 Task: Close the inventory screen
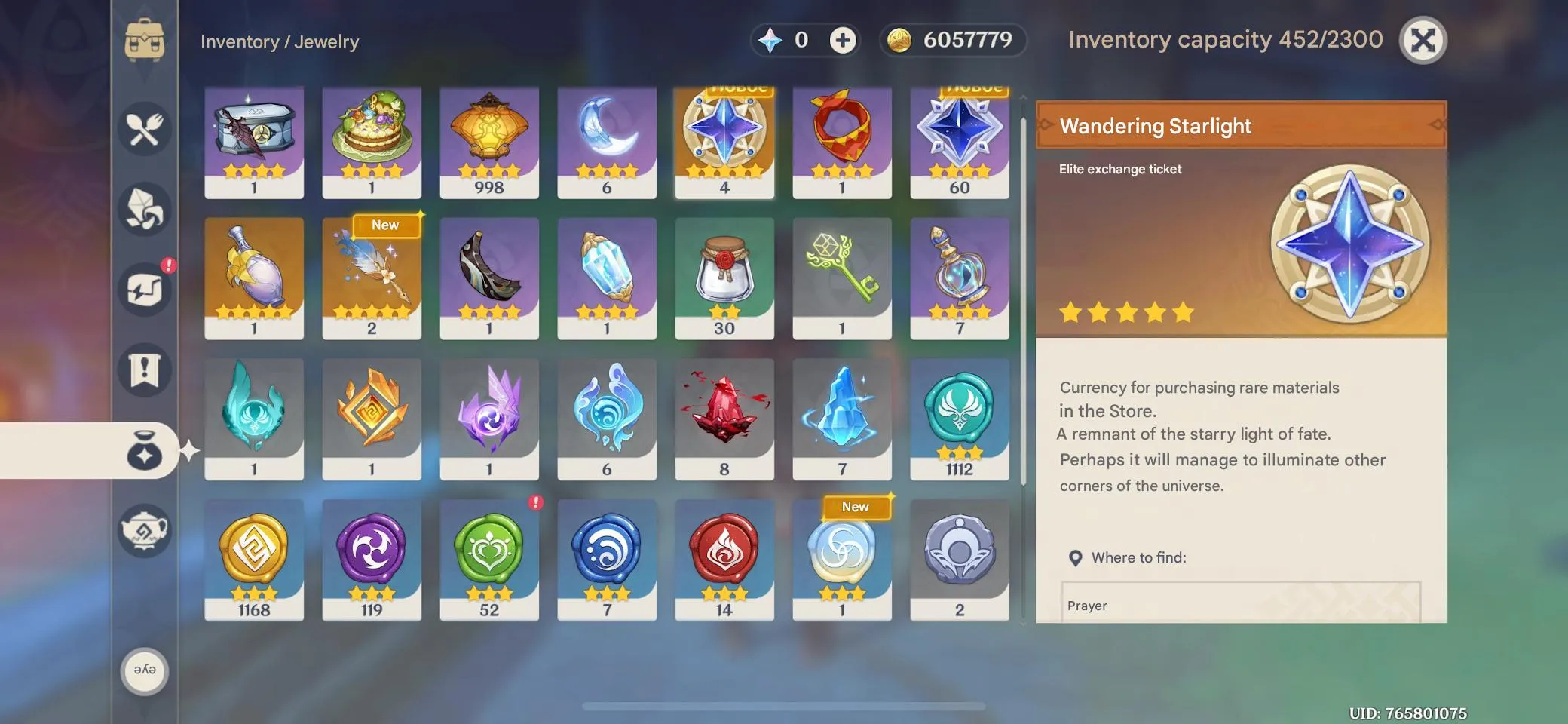1423,40
